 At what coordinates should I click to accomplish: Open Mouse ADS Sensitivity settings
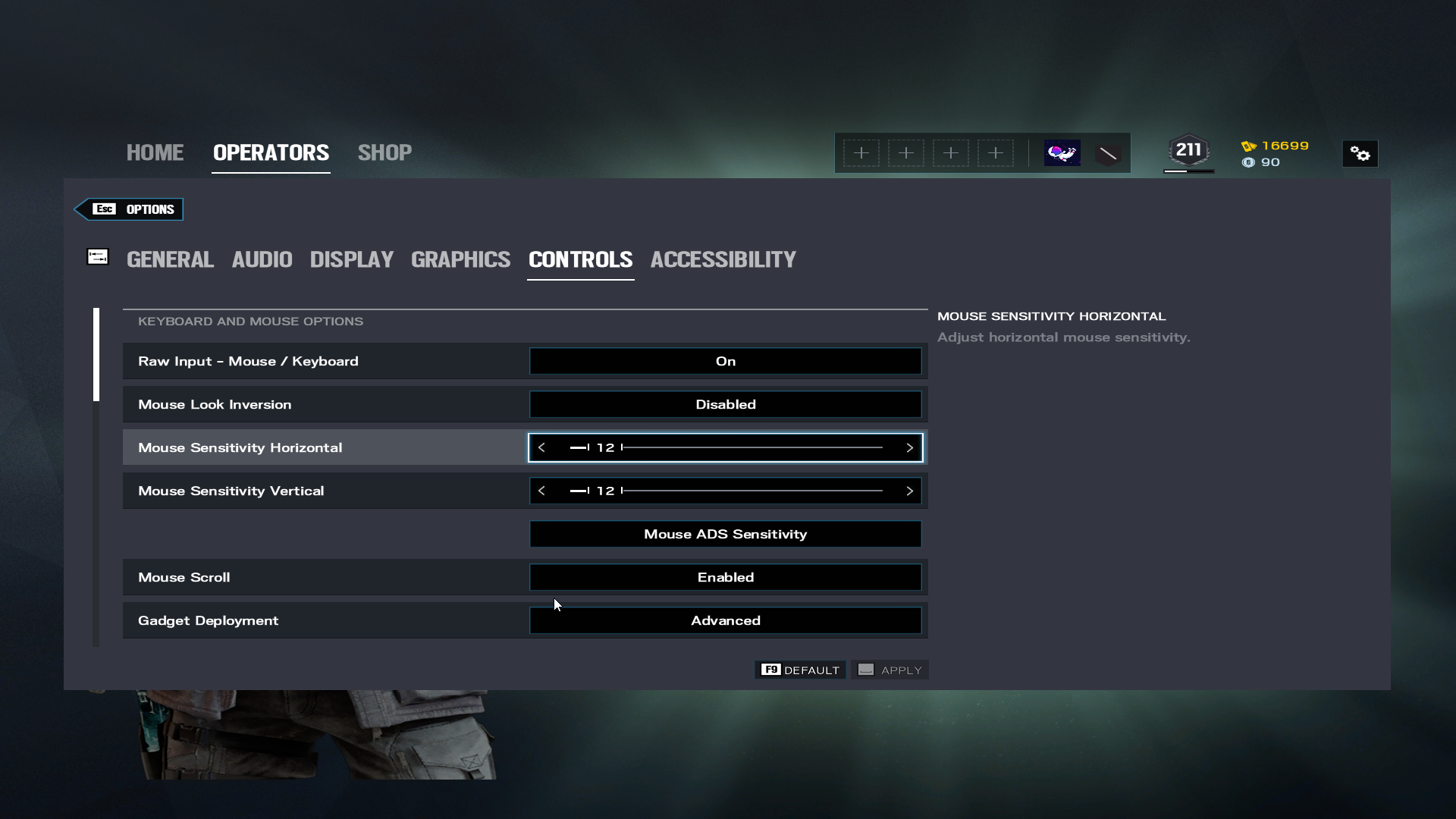pyautogui.click(x=725, y=534)
